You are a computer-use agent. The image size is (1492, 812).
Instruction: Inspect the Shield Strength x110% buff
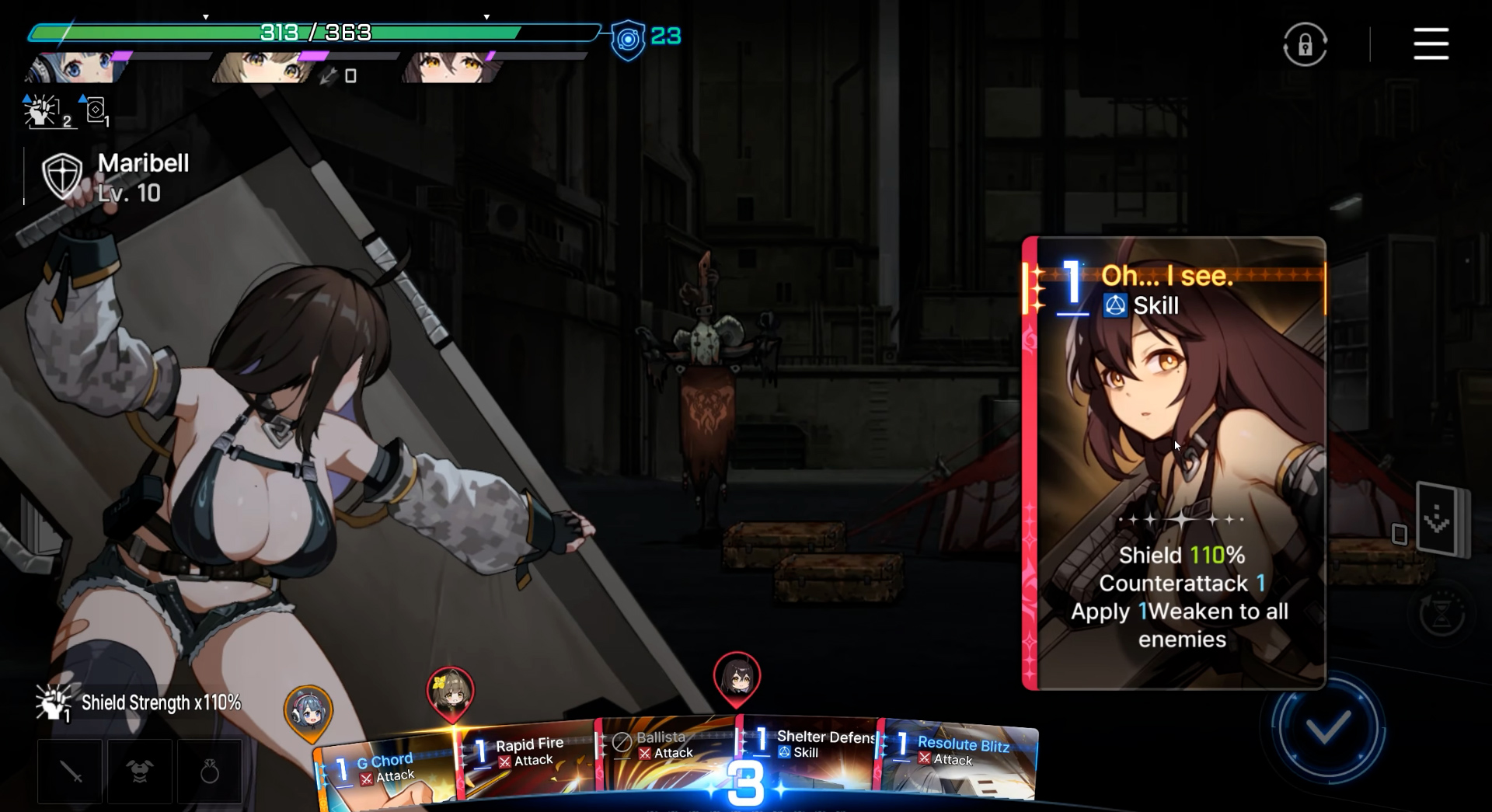tap(140, 703)
